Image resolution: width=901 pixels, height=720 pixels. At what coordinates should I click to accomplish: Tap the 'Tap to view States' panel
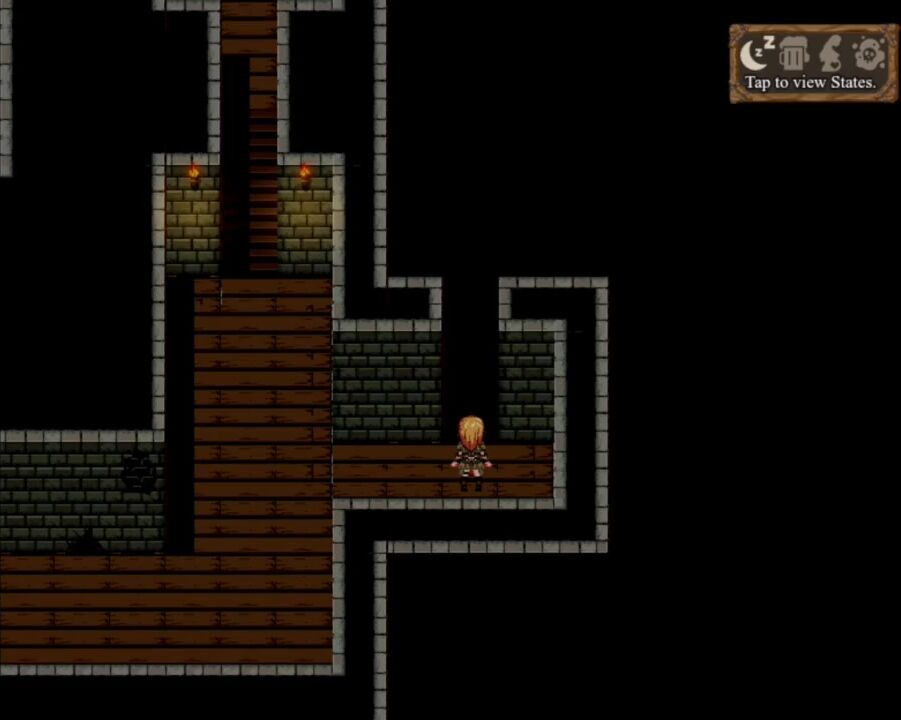810,83
